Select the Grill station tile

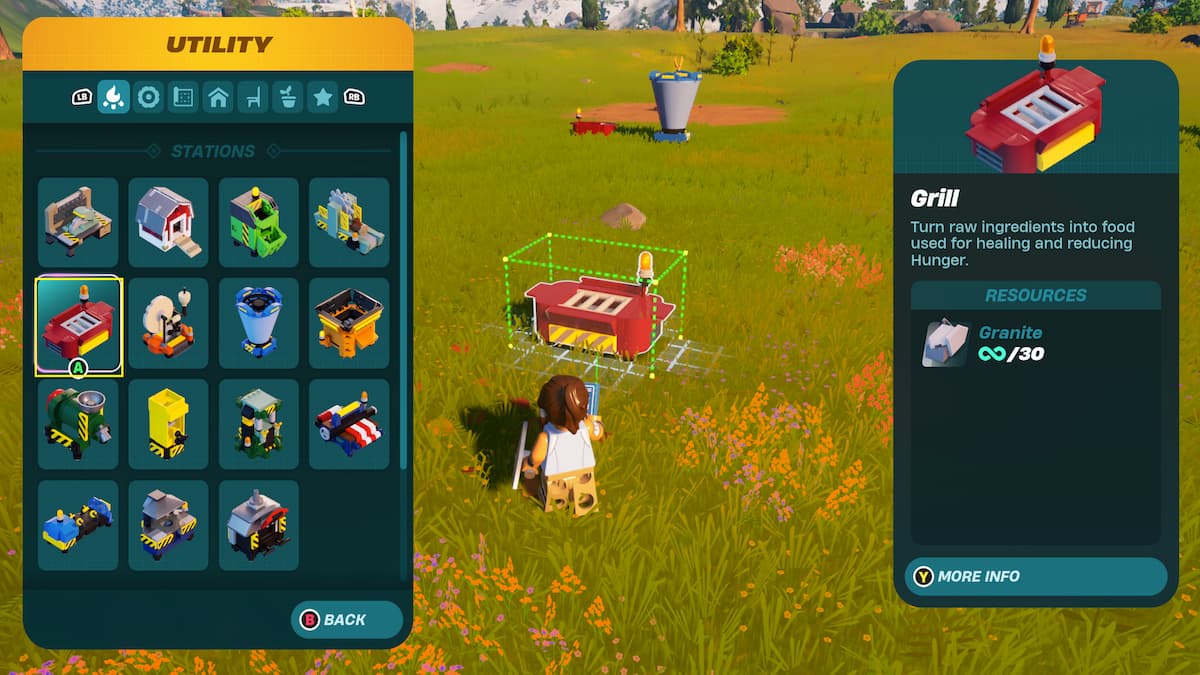point(78,323)
